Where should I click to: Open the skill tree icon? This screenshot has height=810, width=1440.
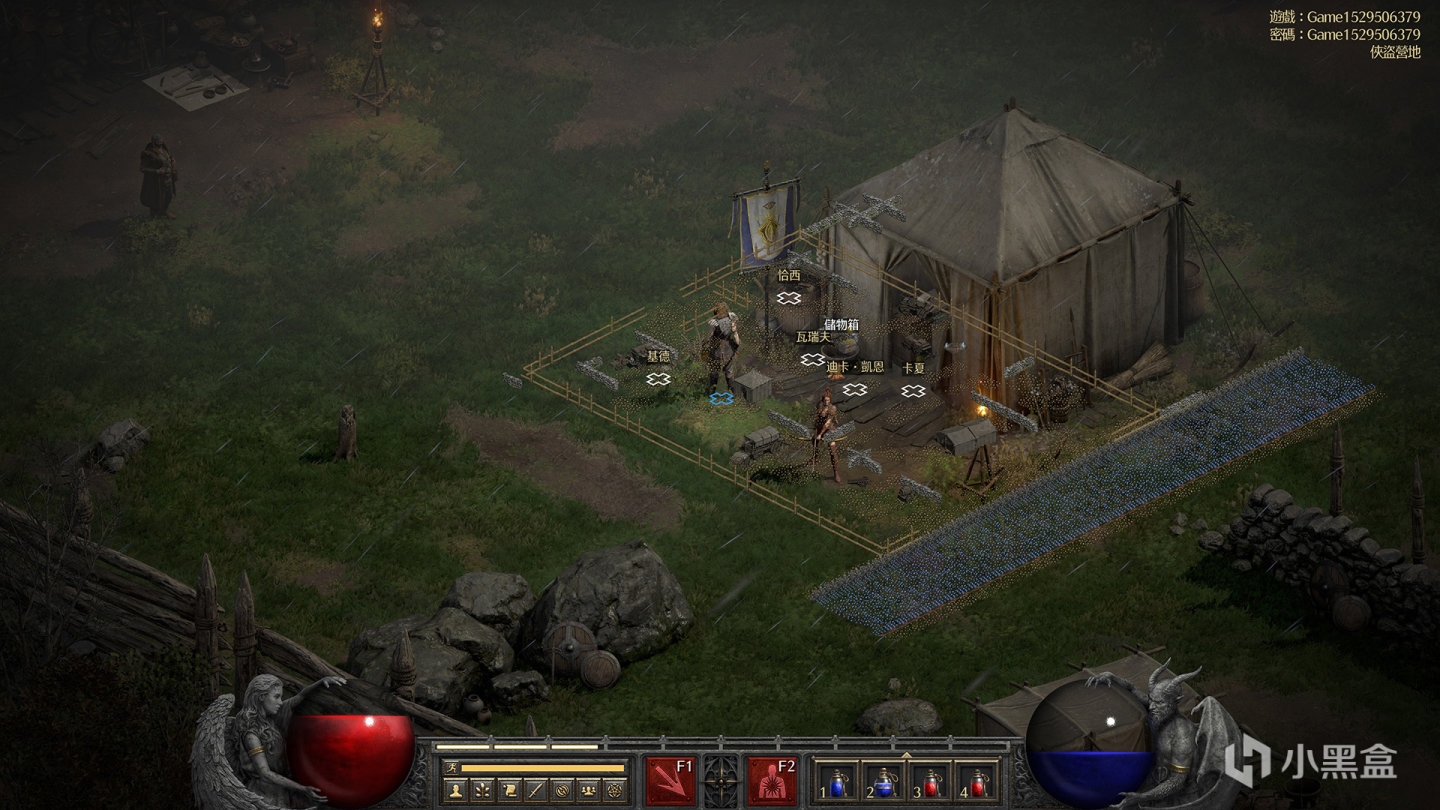coord(482,789)
